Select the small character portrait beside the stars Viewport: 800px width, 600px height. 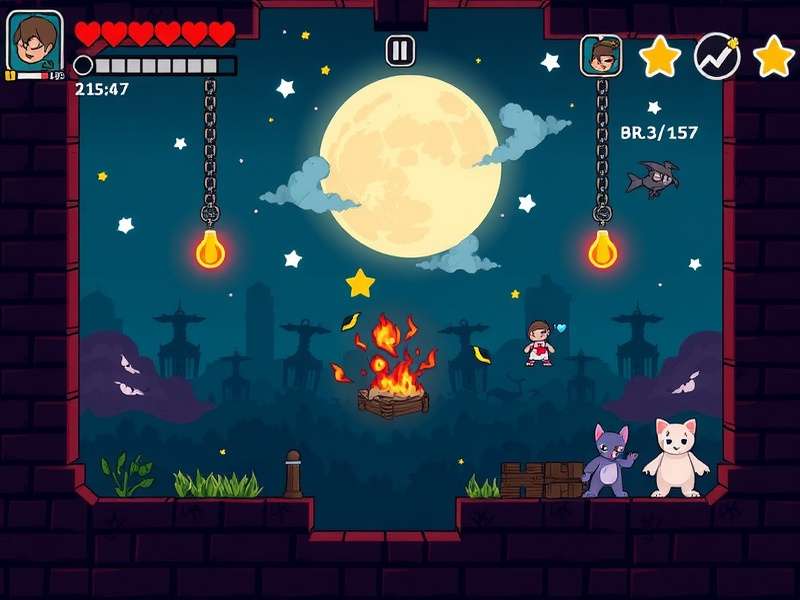601,55
